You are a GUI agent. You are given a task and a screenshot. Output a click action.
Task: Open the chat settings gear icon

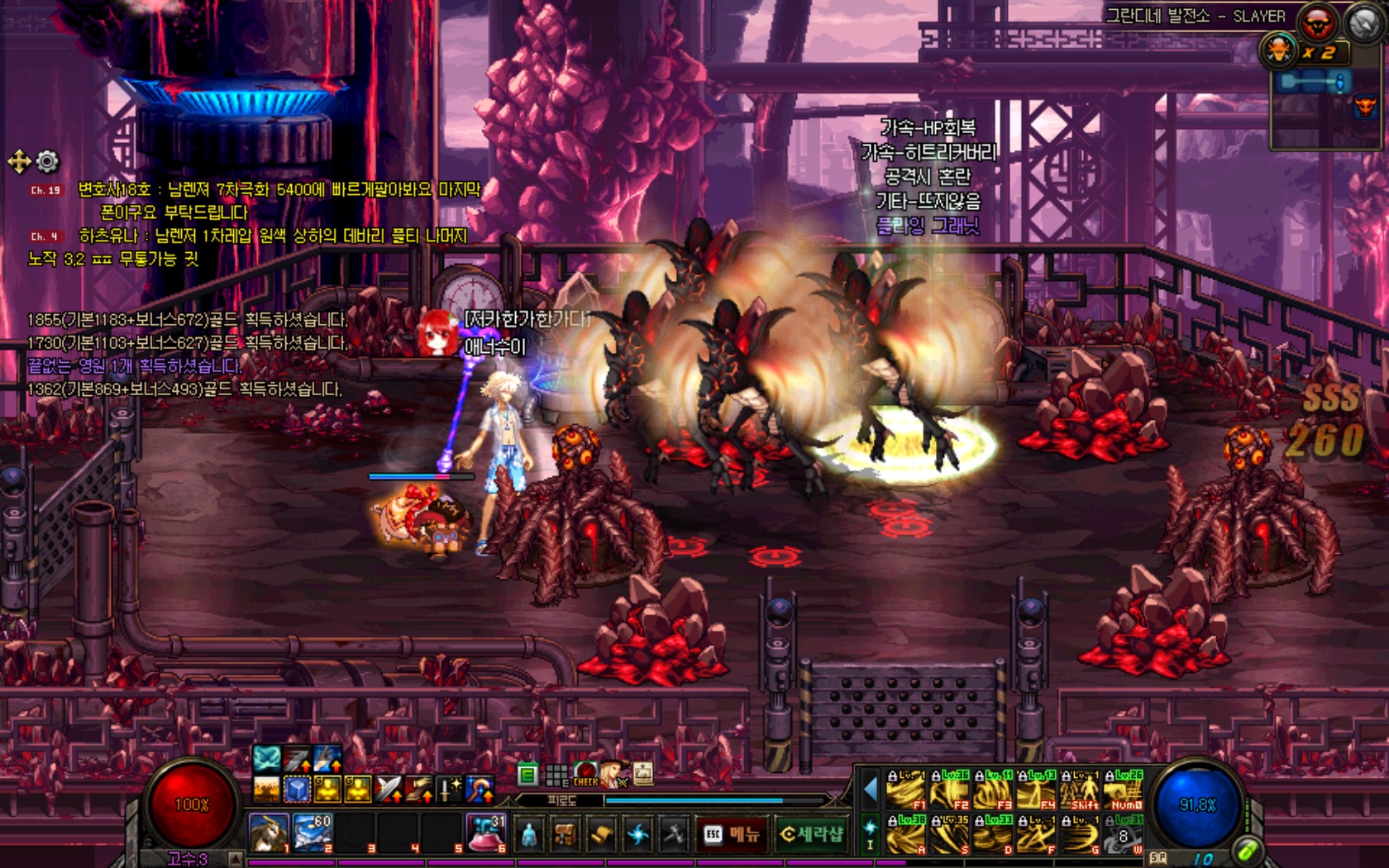48,161
